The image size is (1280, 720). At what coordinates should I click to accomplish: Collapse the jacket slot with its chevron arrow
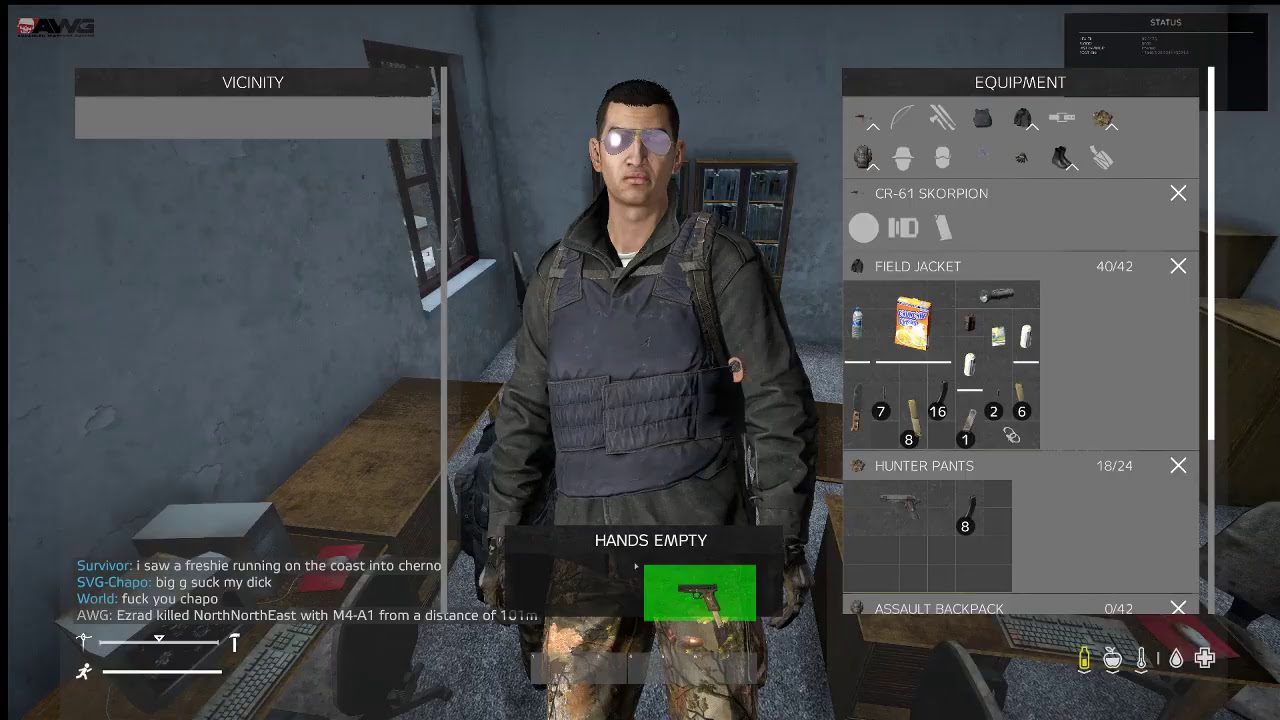point(1030,127)
